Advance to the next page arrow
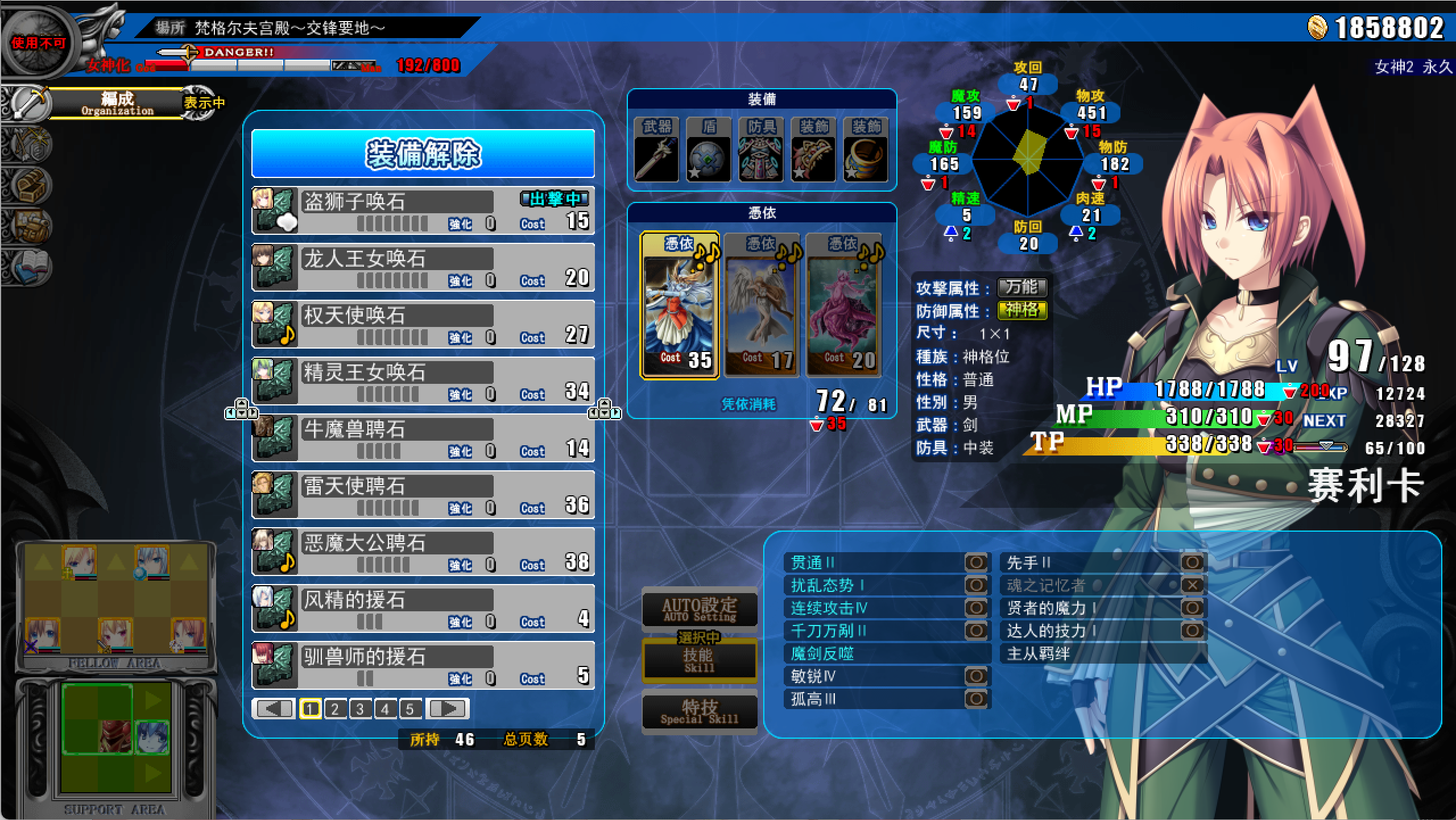1456x820 pixels. coord(449,709)
